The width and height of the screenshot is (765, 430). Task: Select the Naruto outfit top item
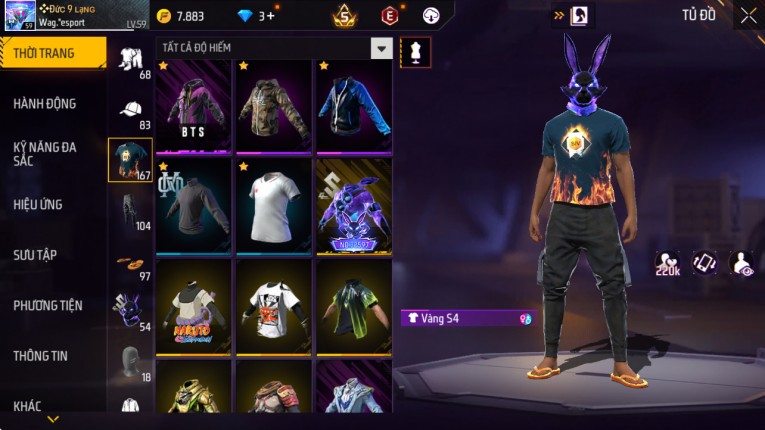pos(194,306)
